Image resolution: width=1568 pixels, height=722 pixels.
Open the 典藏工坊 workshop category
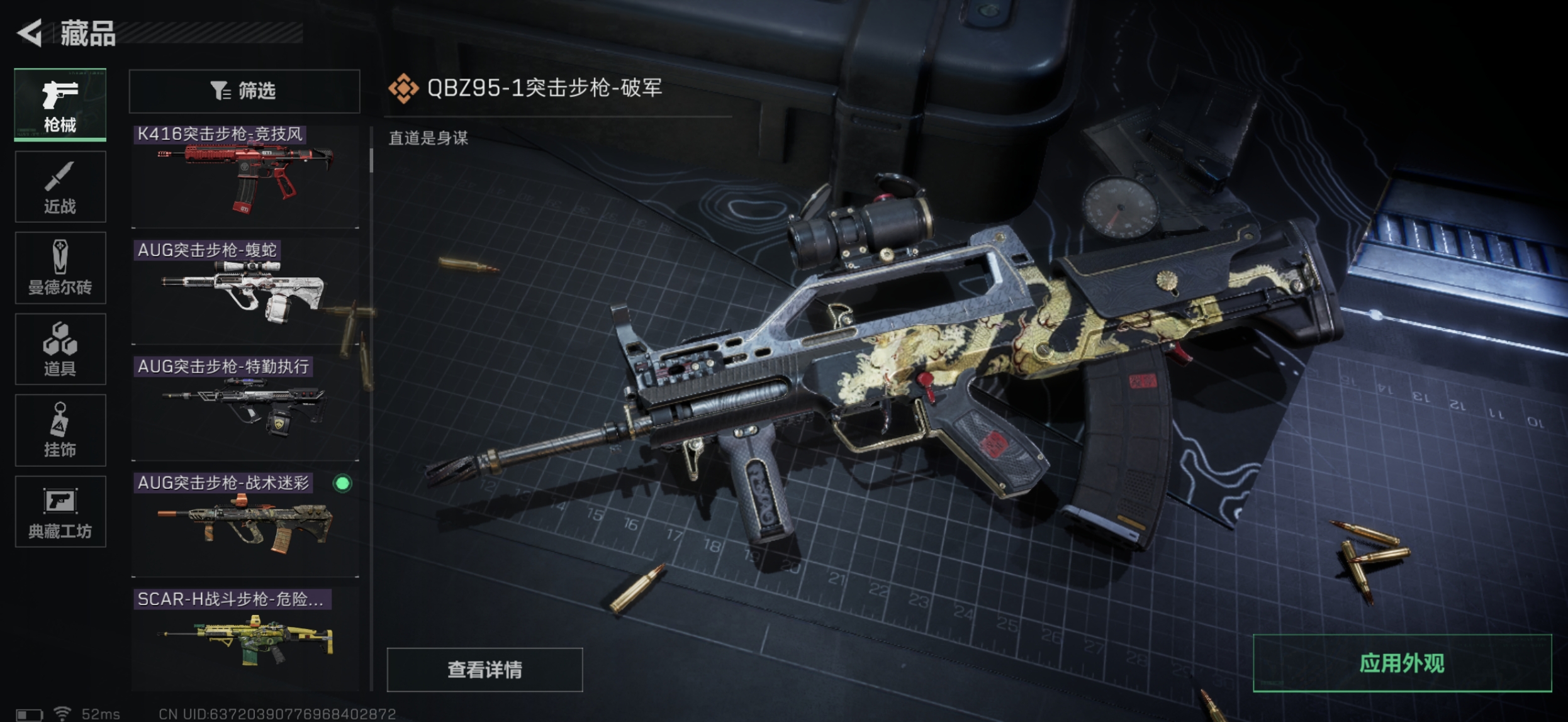60,511
